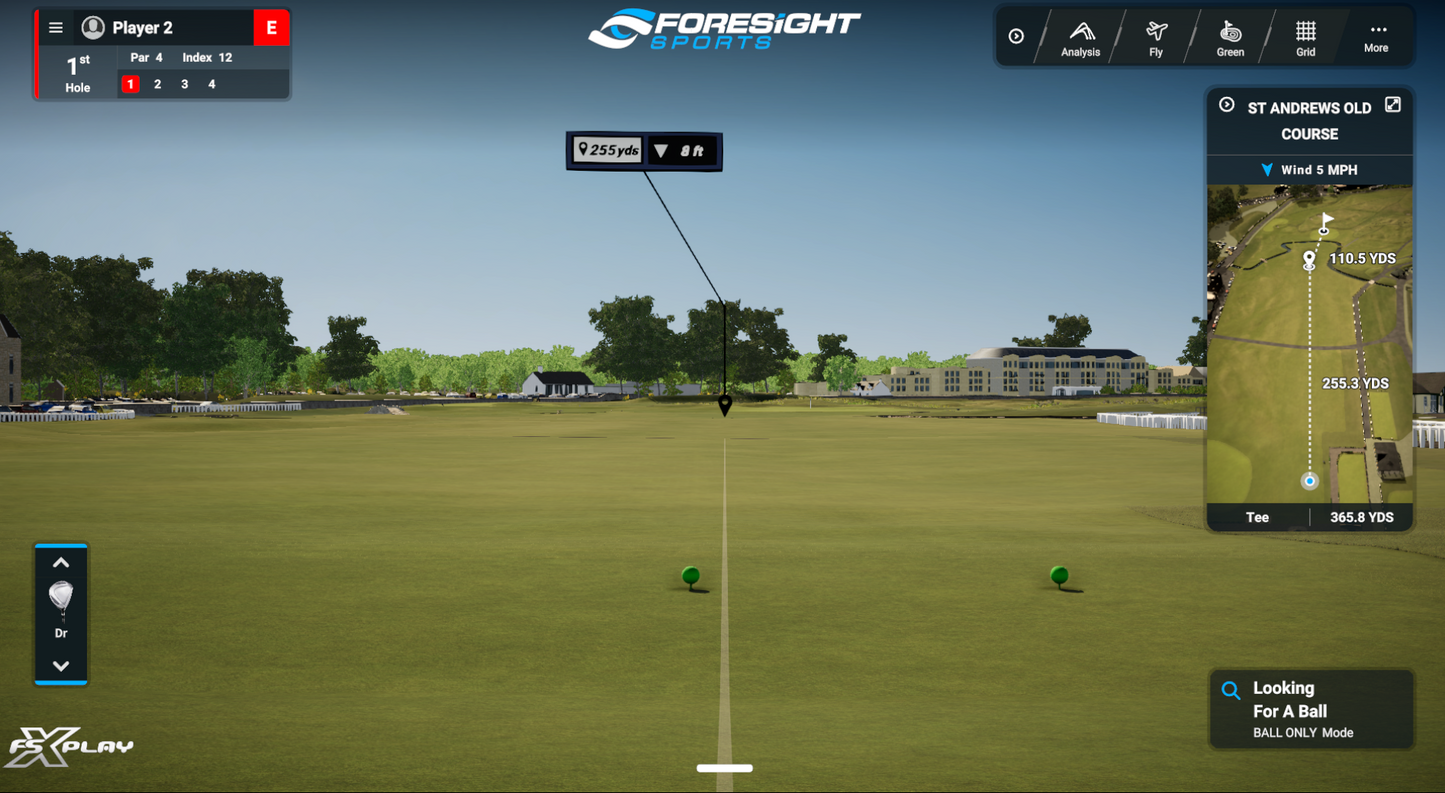Image resolution: width=1445 pixels, height=793 pixels.
Task: Enable the Grid overlay
Action: [1304, 37]
